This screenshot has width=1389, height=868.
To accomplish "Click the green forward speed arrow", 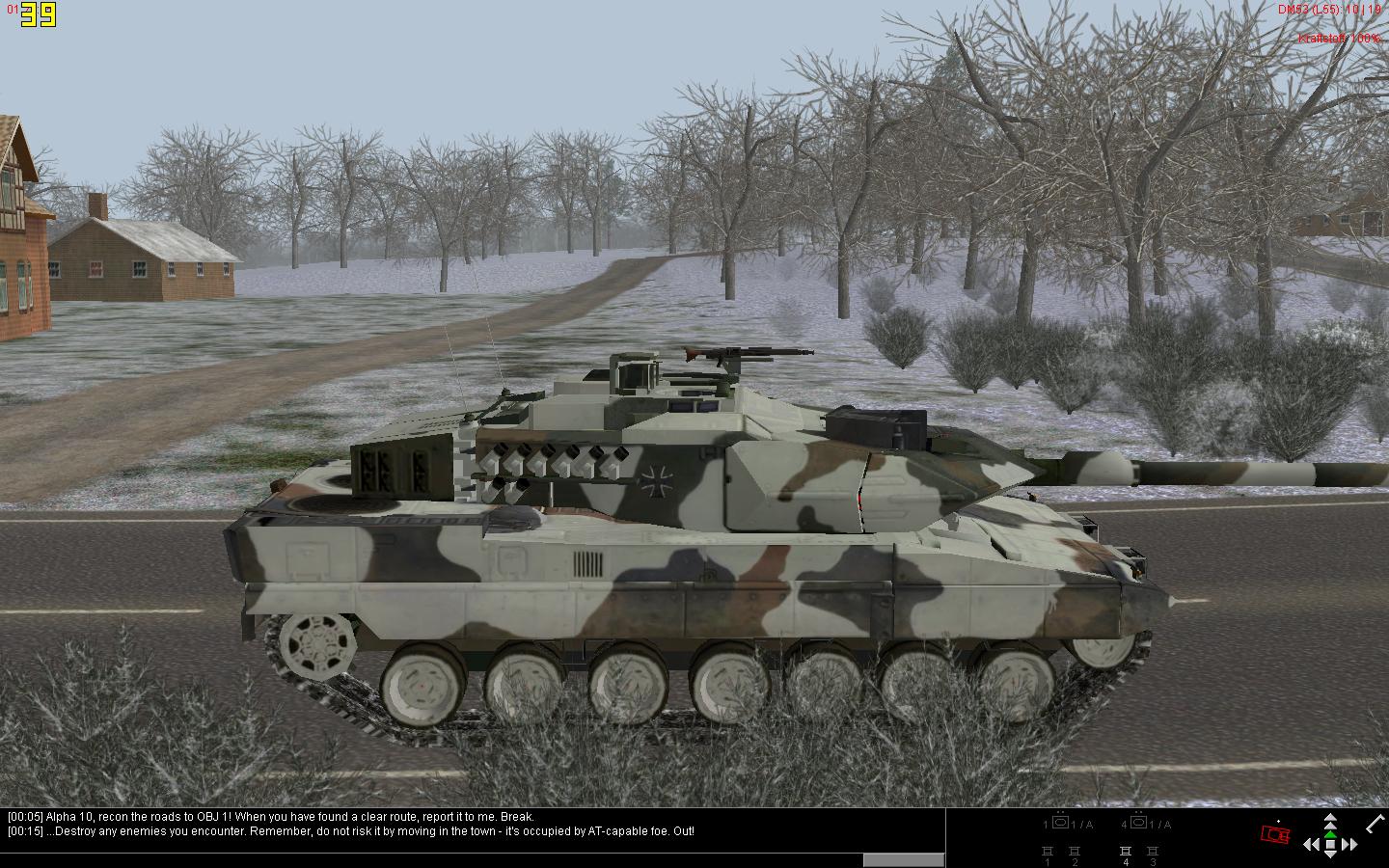I will point(1330,833).
